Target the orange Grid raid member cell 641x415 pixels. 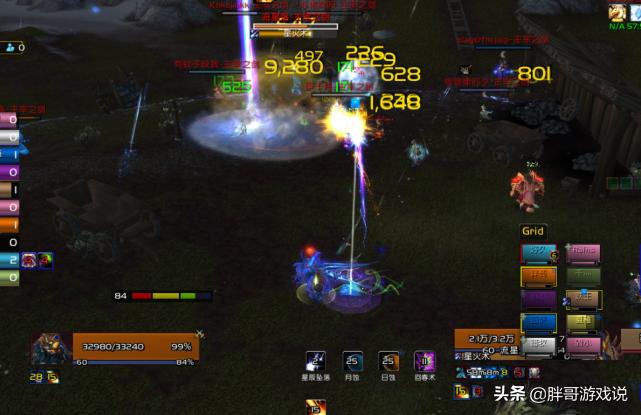coord(538,276)
